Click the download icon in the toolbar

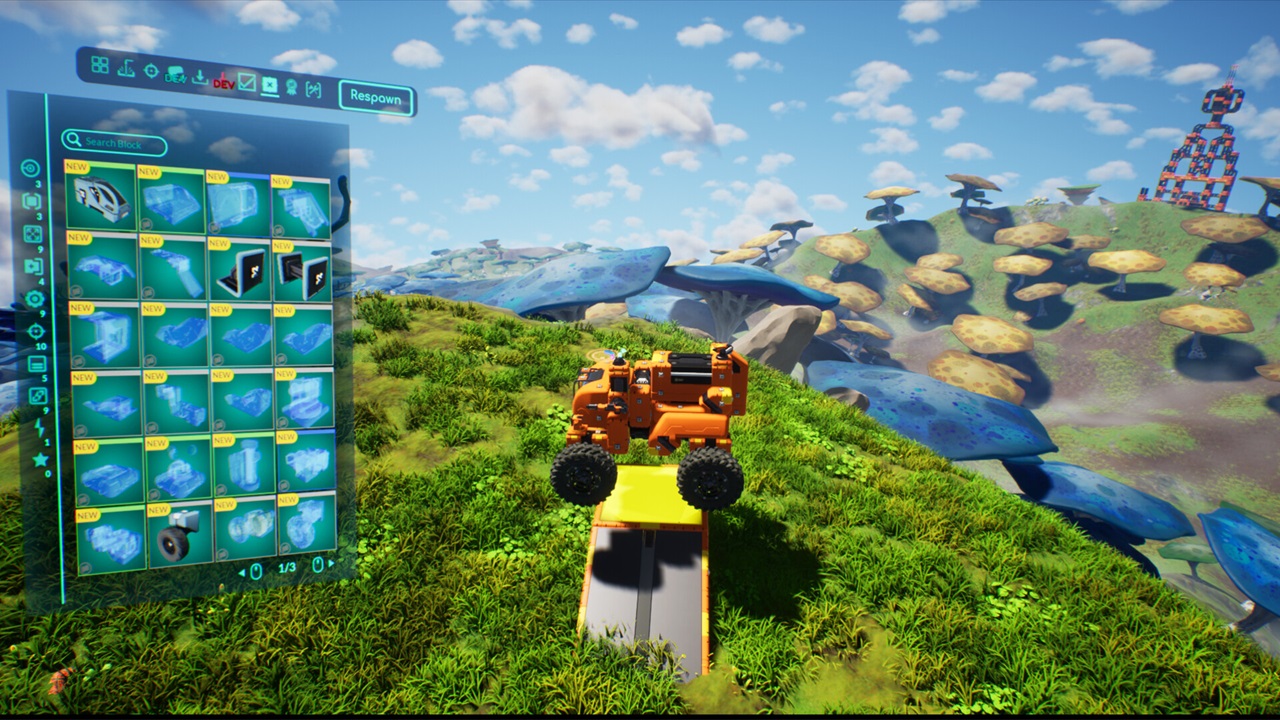pyautogui.click(x=200, y=76)
